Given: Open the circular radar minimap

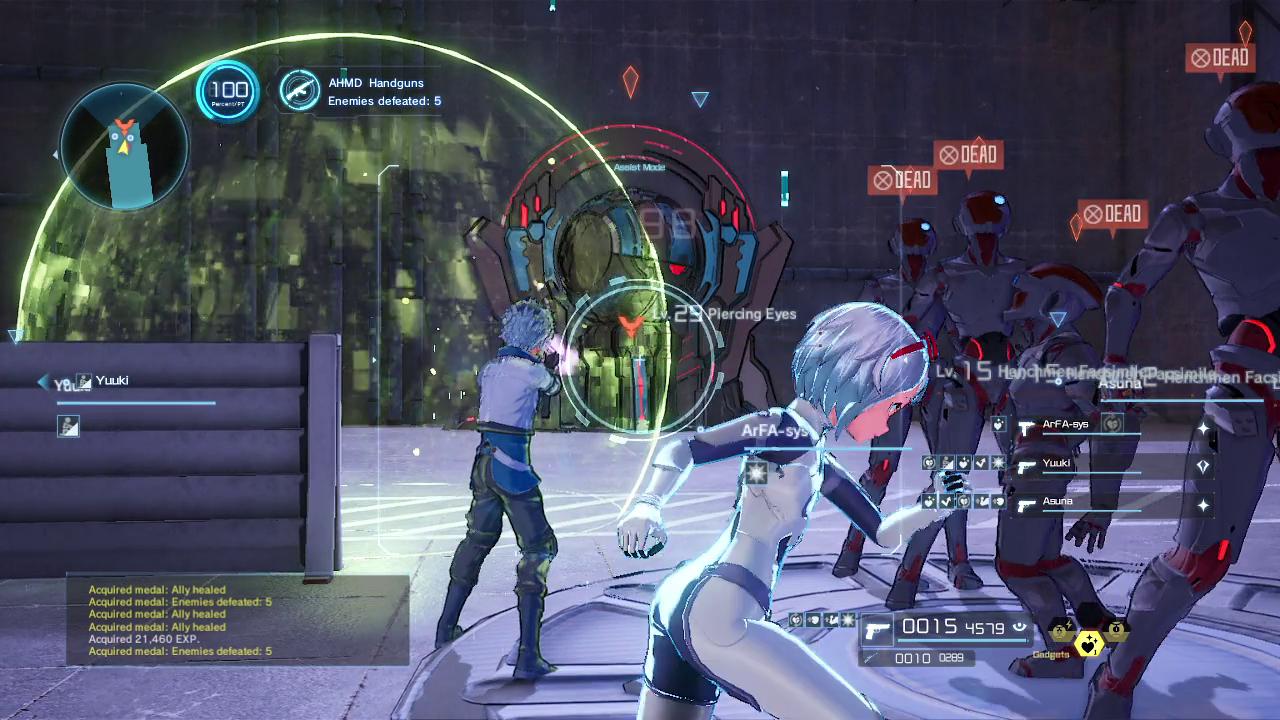Looking at the screenshot, I should tap(124, 146).
